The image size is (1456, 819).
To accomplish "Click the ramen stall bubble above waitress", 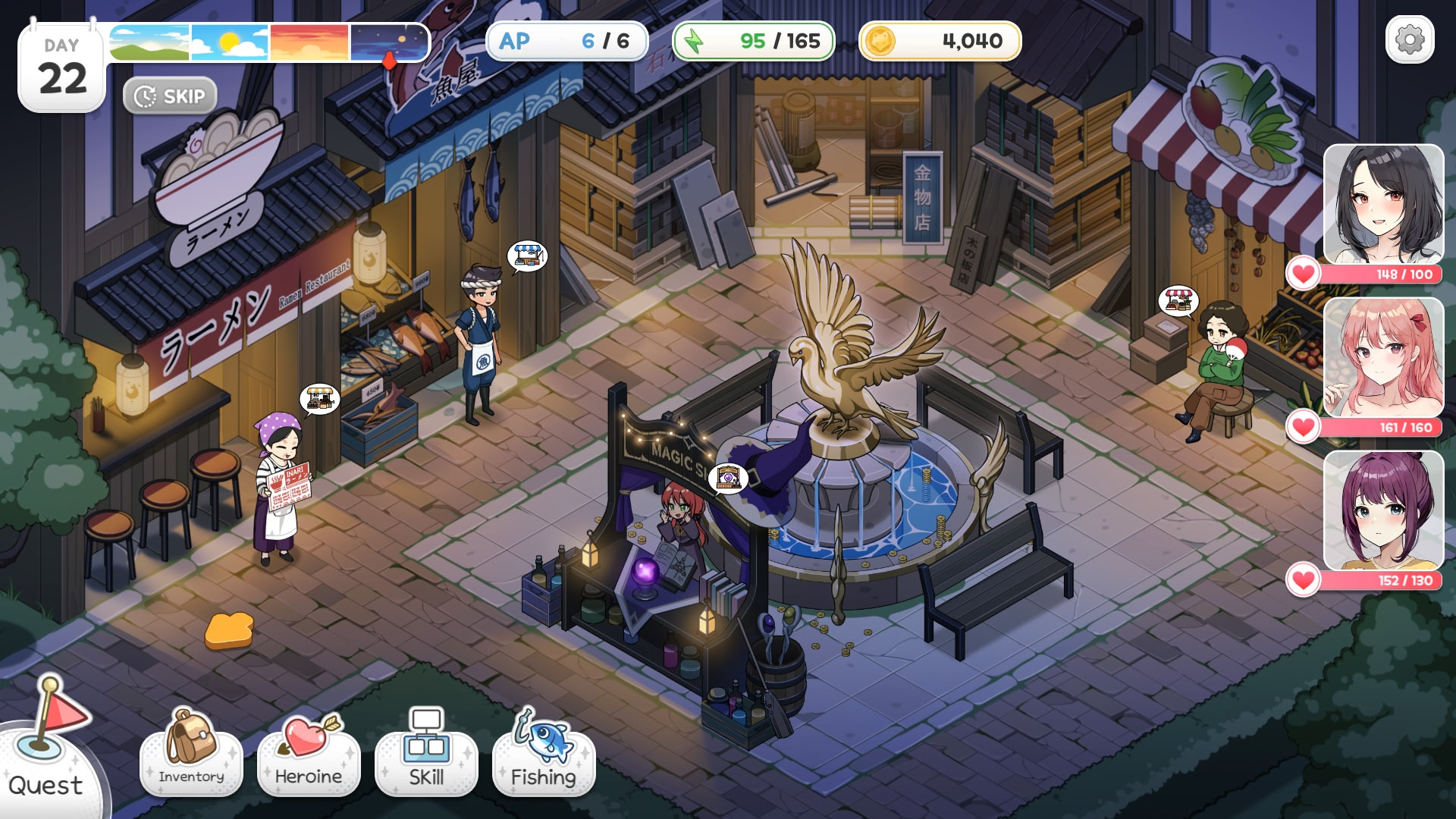I will [x=319, y=398].
